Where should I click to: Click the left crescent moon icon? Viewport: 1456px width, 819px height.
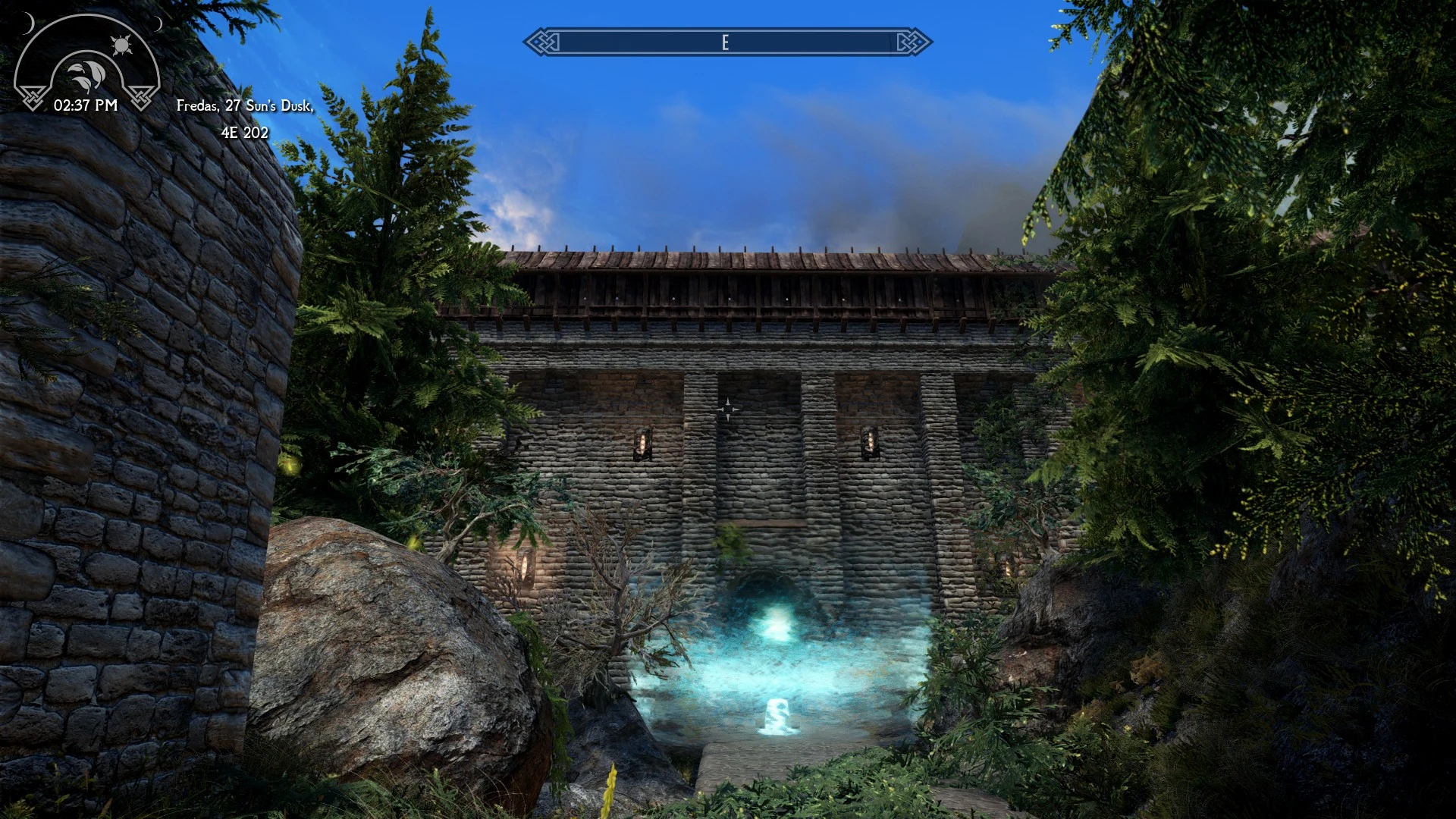[x=28, y=24]
